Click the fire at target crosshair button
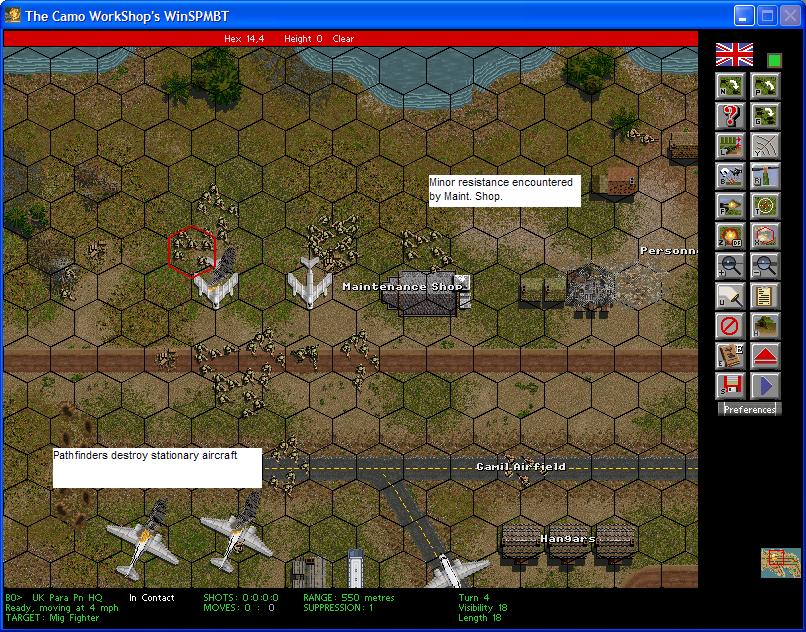This screenshot has height=632, width=806. 765,206
